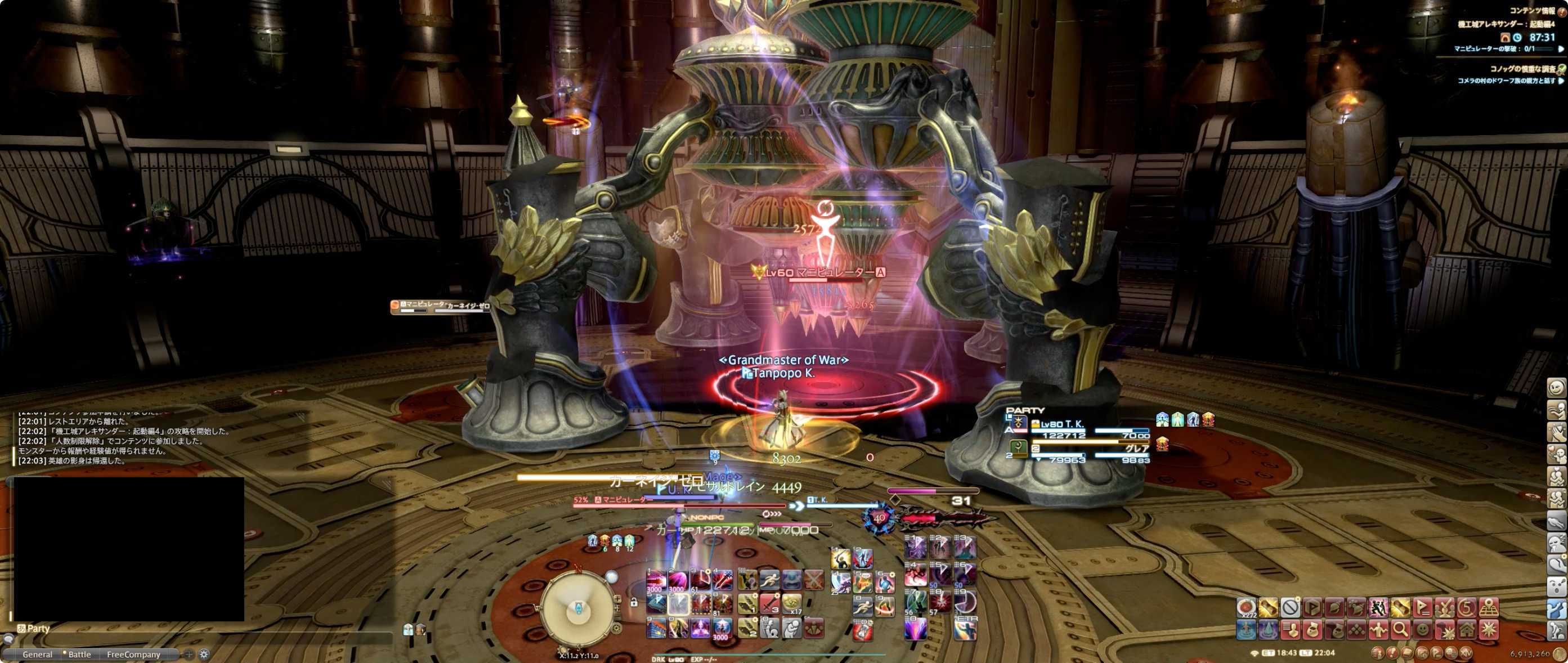Add a new chat tab with plus button

pos(189,655)
